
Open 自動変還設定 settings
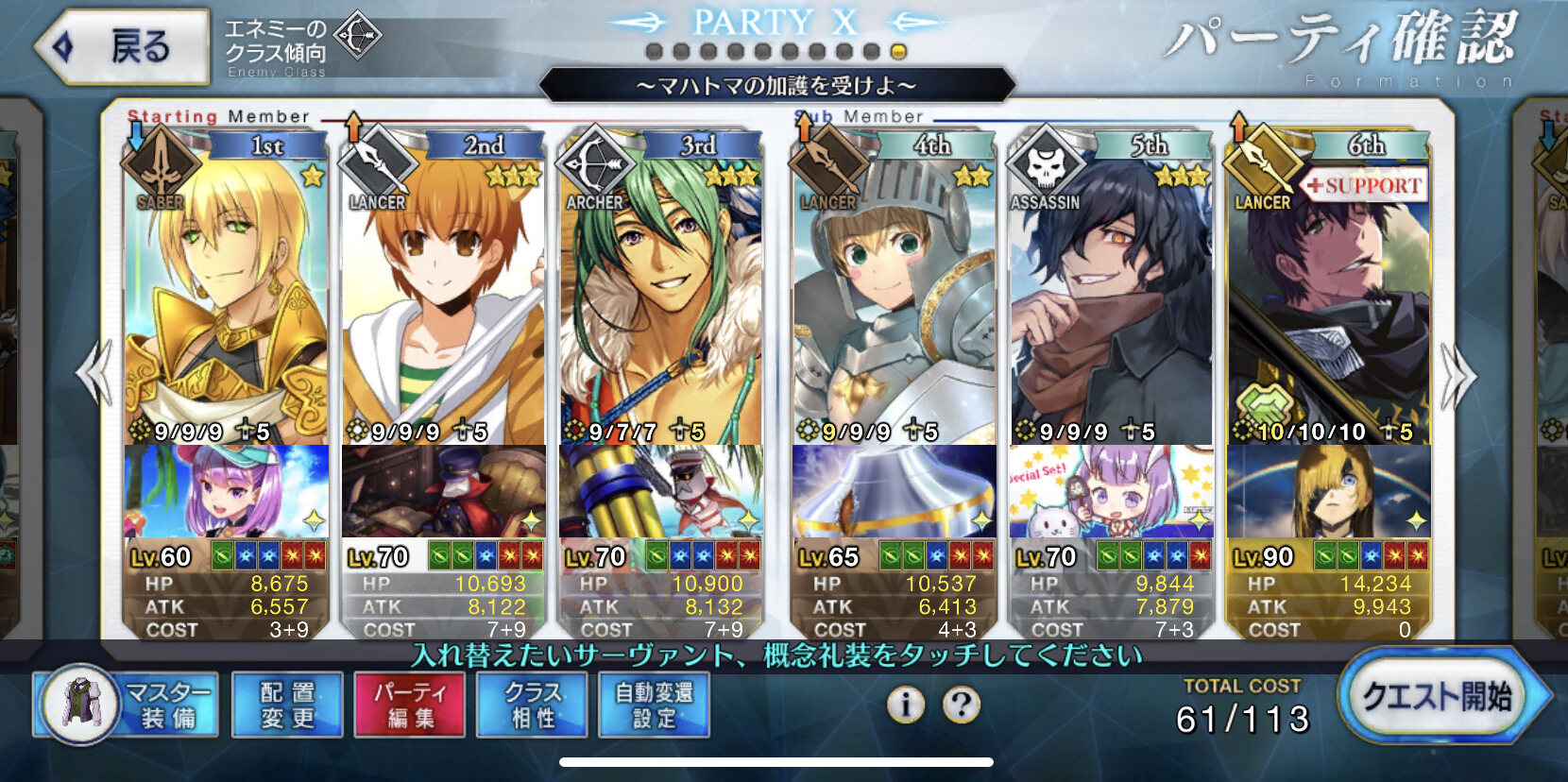(655, 705)
